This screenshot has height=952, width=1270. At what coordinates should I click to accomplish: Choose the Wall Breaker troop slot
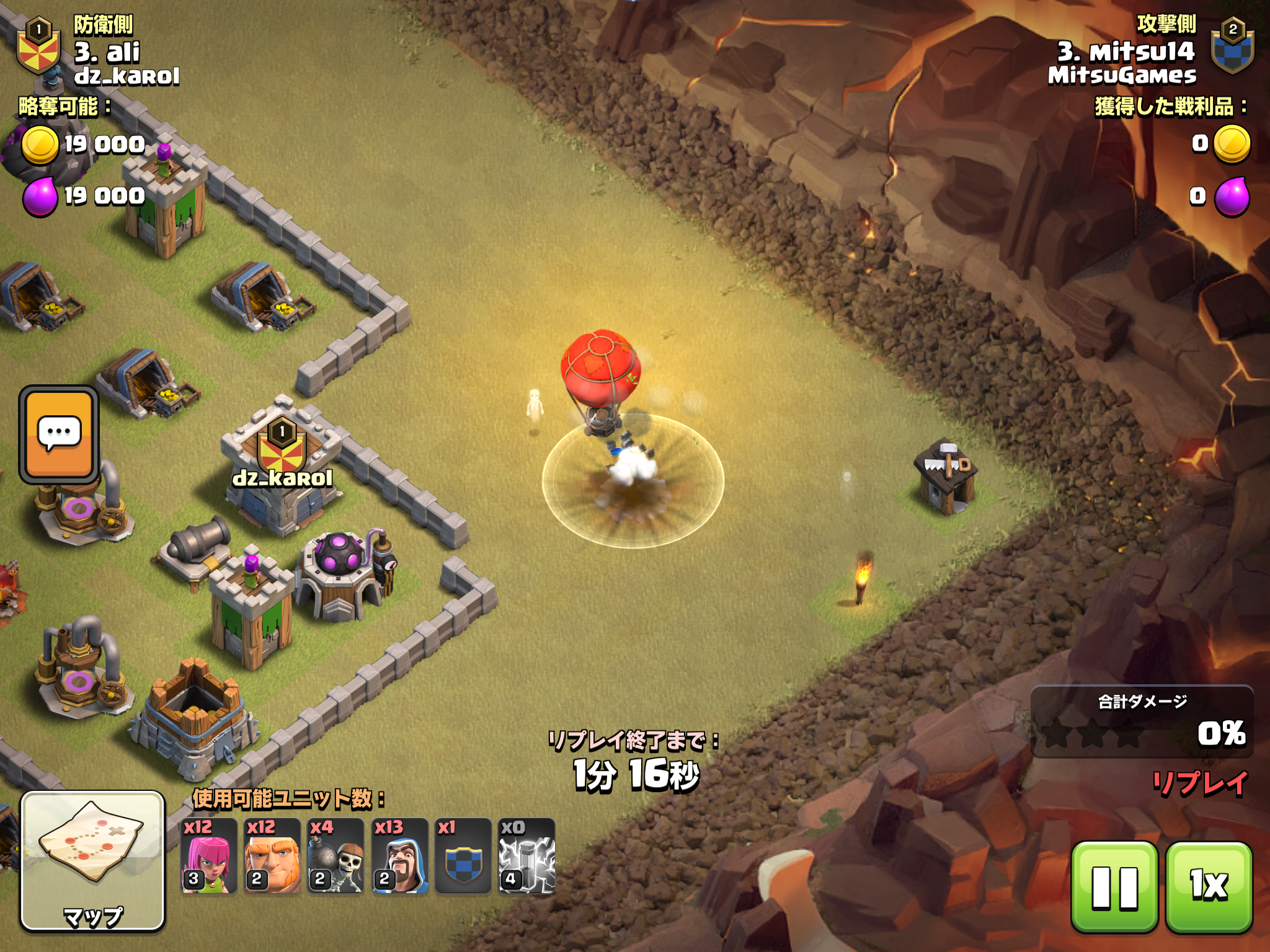pos(336,856)
